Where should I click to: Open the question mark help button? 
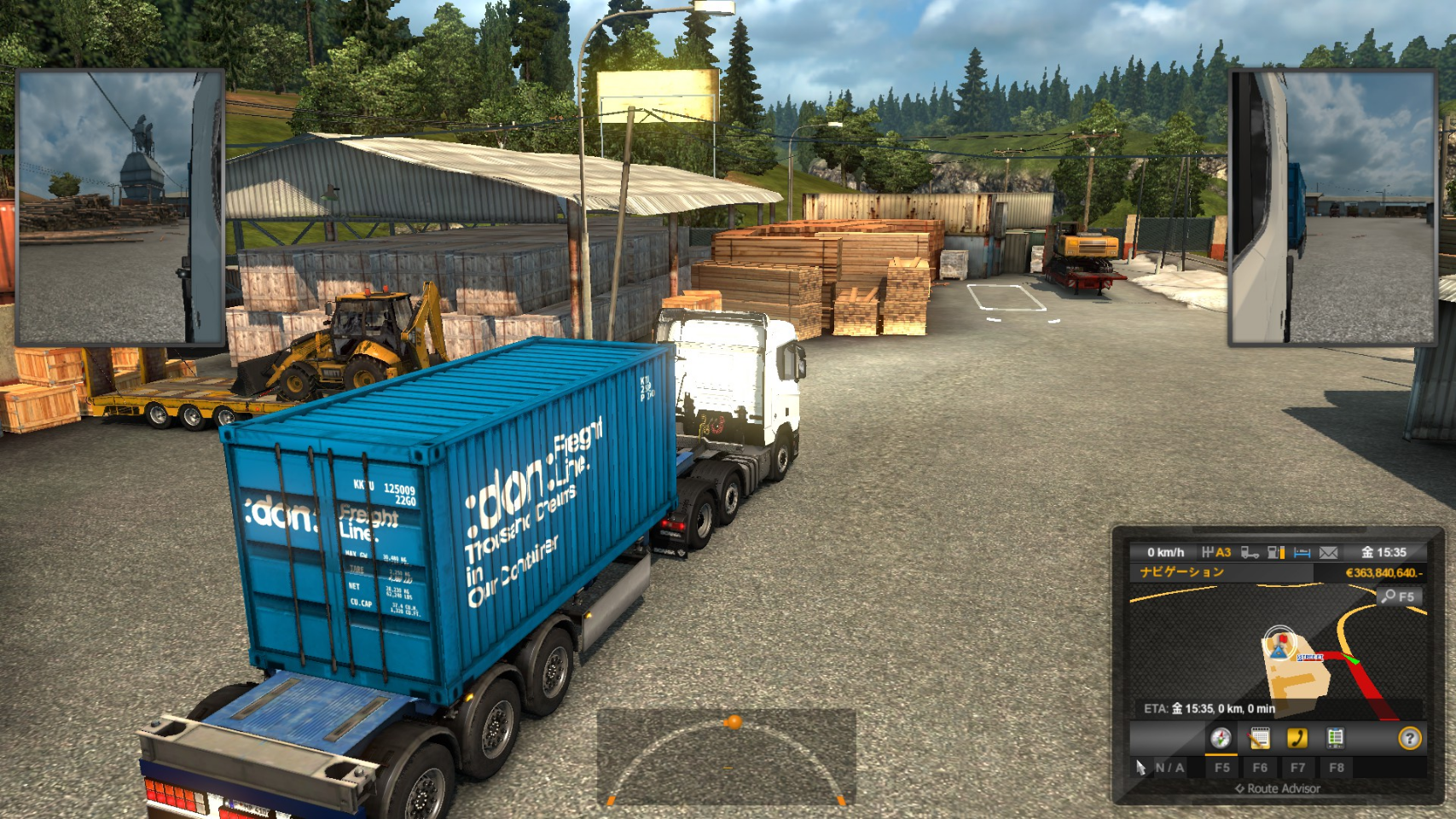click(1410, 738)
